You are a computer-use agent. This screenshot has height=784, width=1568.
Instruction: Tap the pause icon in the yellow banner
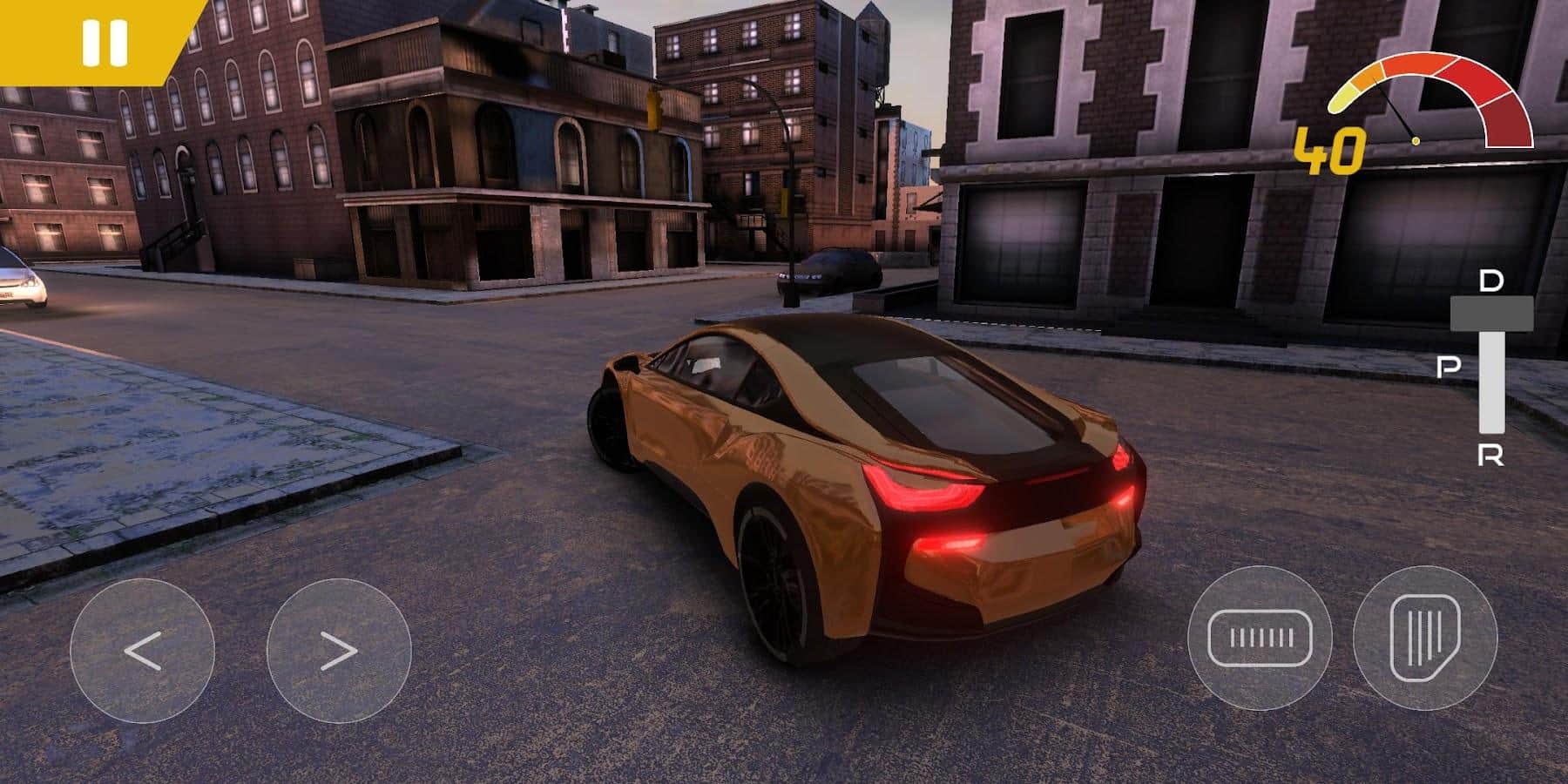point(105,41)
